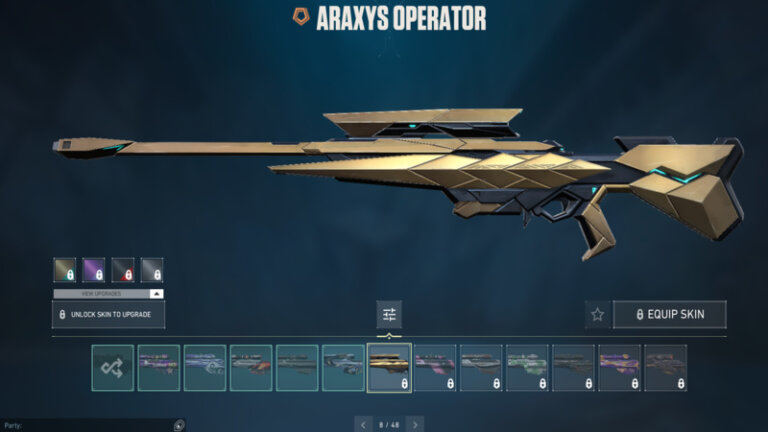Viewport: 768px width, 432px height.
Task: Go to the next page of skins
Action: [x=415, y=424]
